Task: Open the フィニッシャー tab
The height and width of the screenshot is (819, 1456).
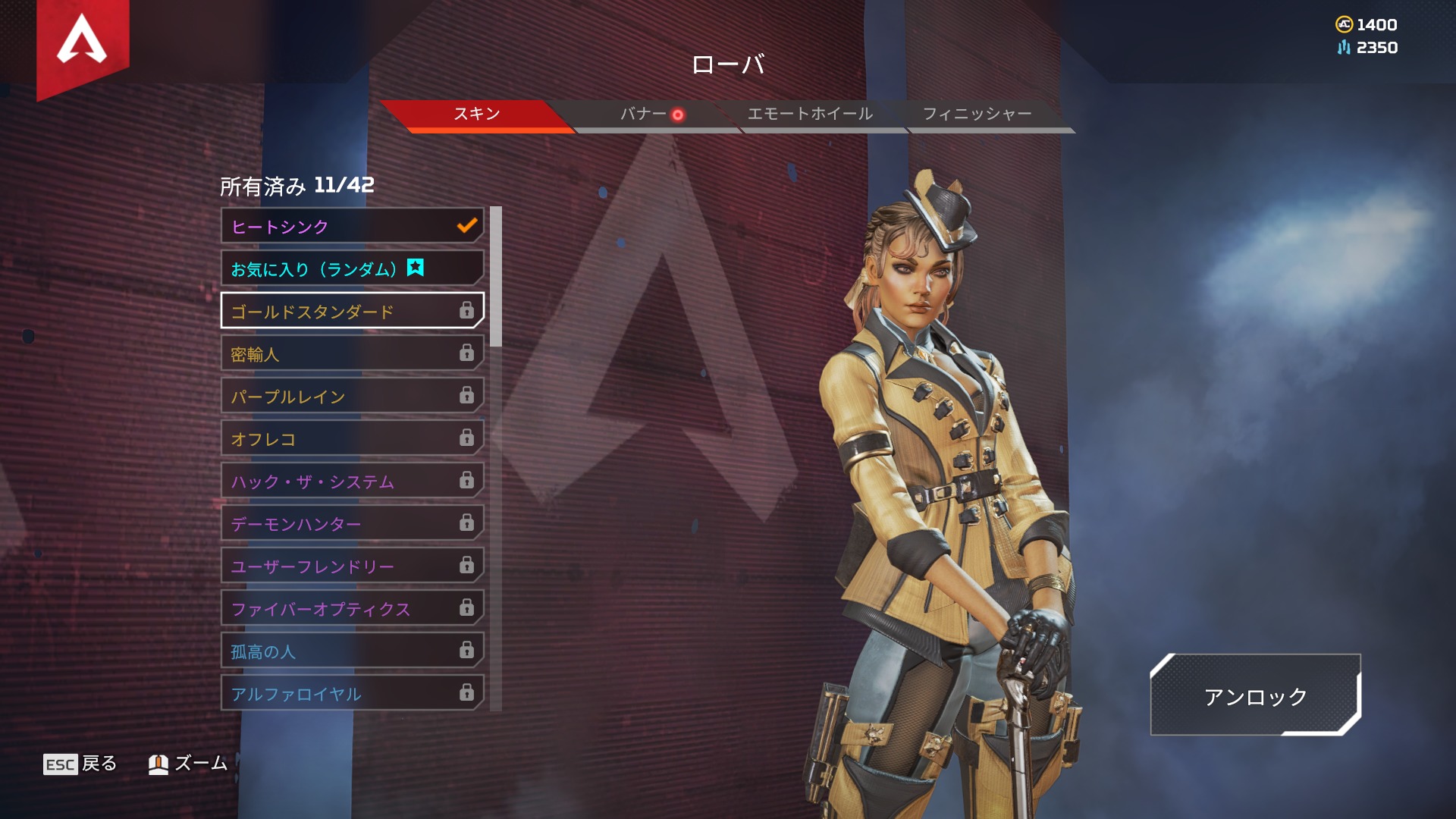Action: click(977, 114)
